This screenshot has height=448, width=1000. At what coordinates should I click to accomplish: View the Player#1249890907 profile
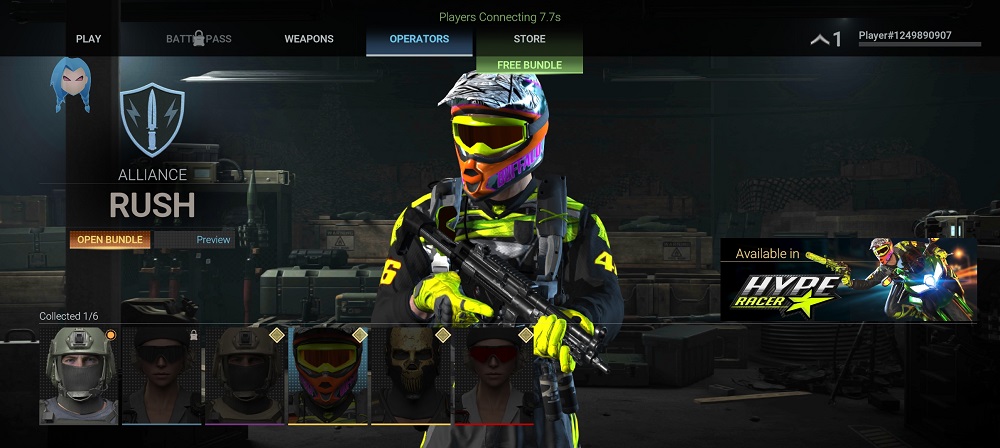(904, 38)
